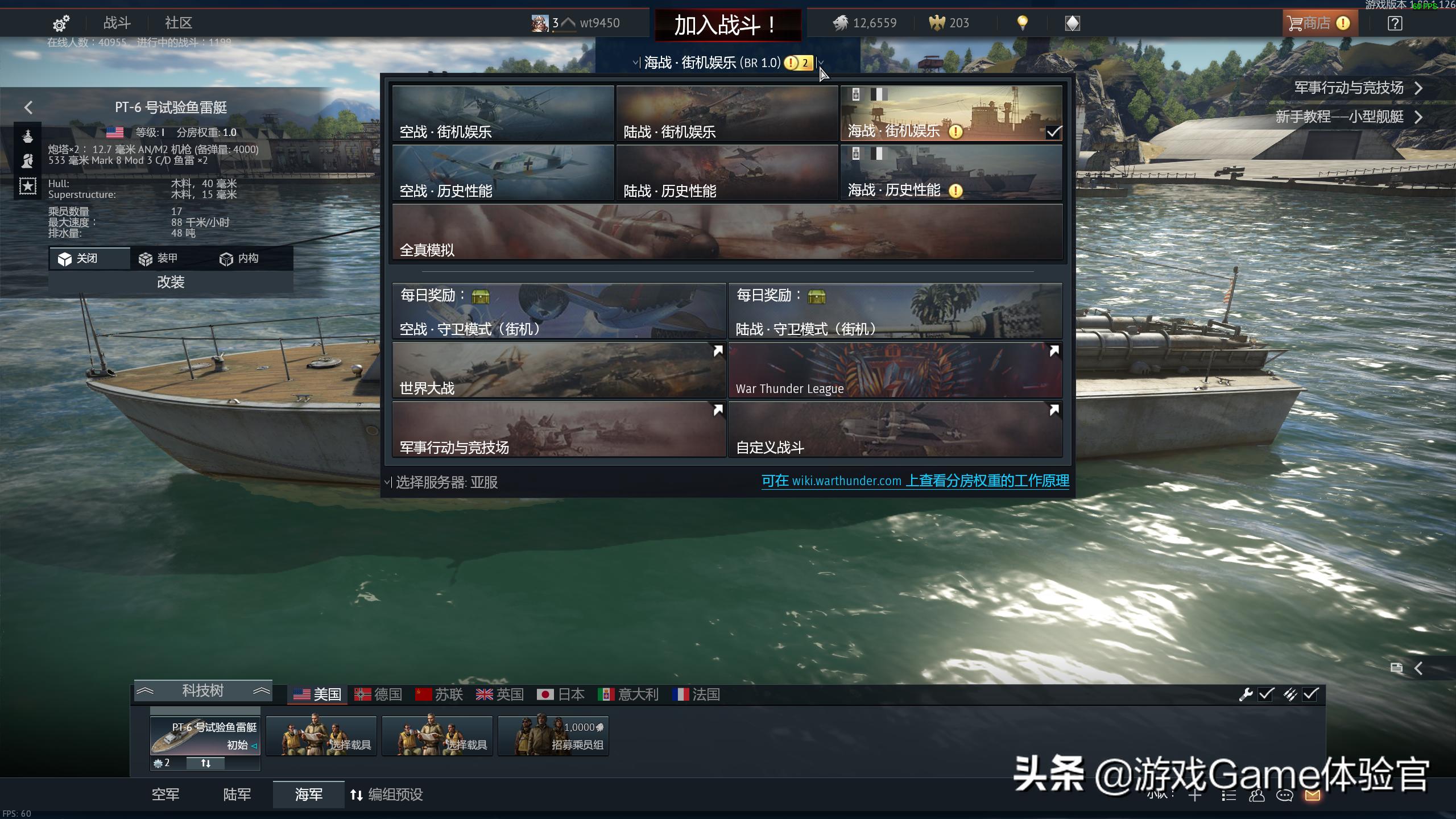Select the PT-6 torpedo boat thumbnail
The width and height of the screenshot is (1456, 819).
tap(204, 737)
